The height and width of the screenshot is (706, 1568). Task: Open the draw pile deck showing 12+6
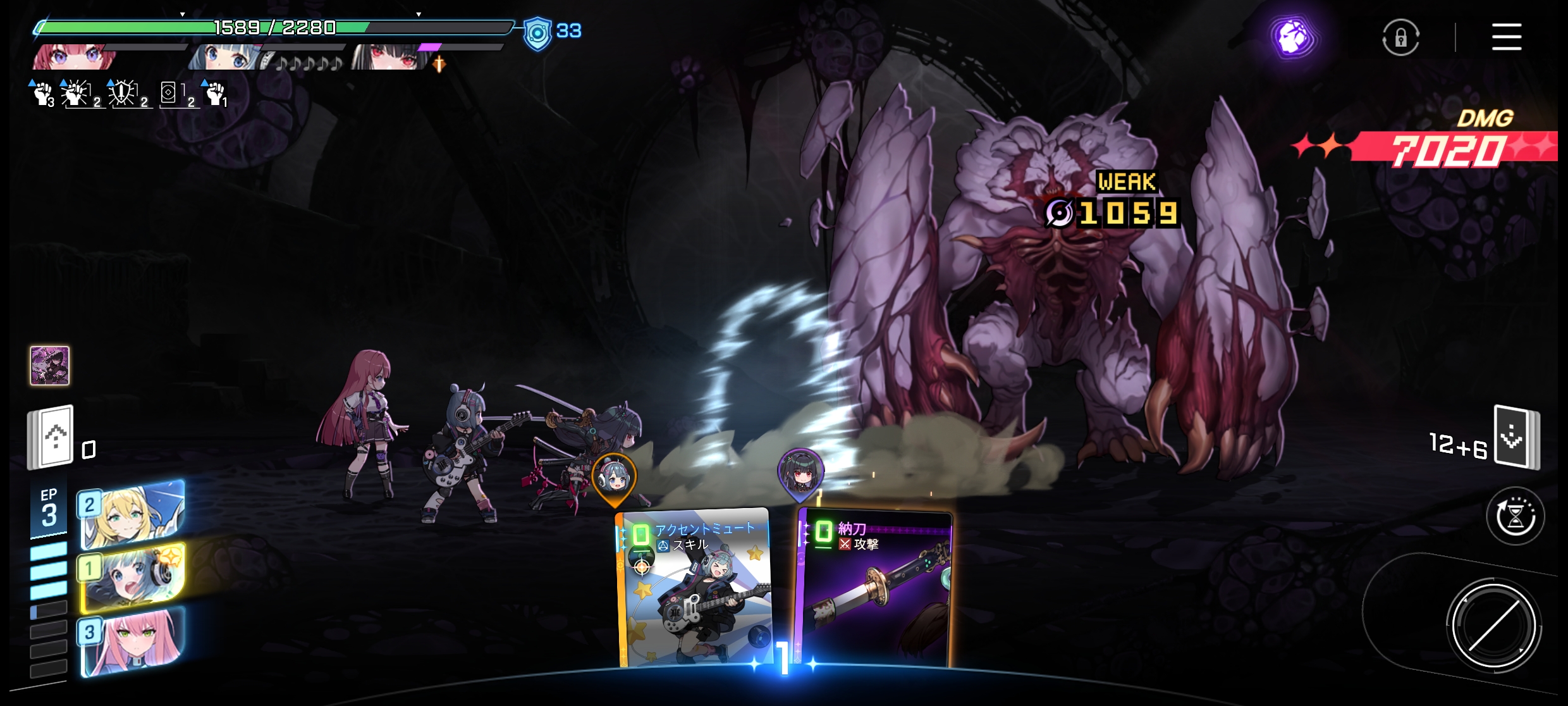(x=1516, y=438)
